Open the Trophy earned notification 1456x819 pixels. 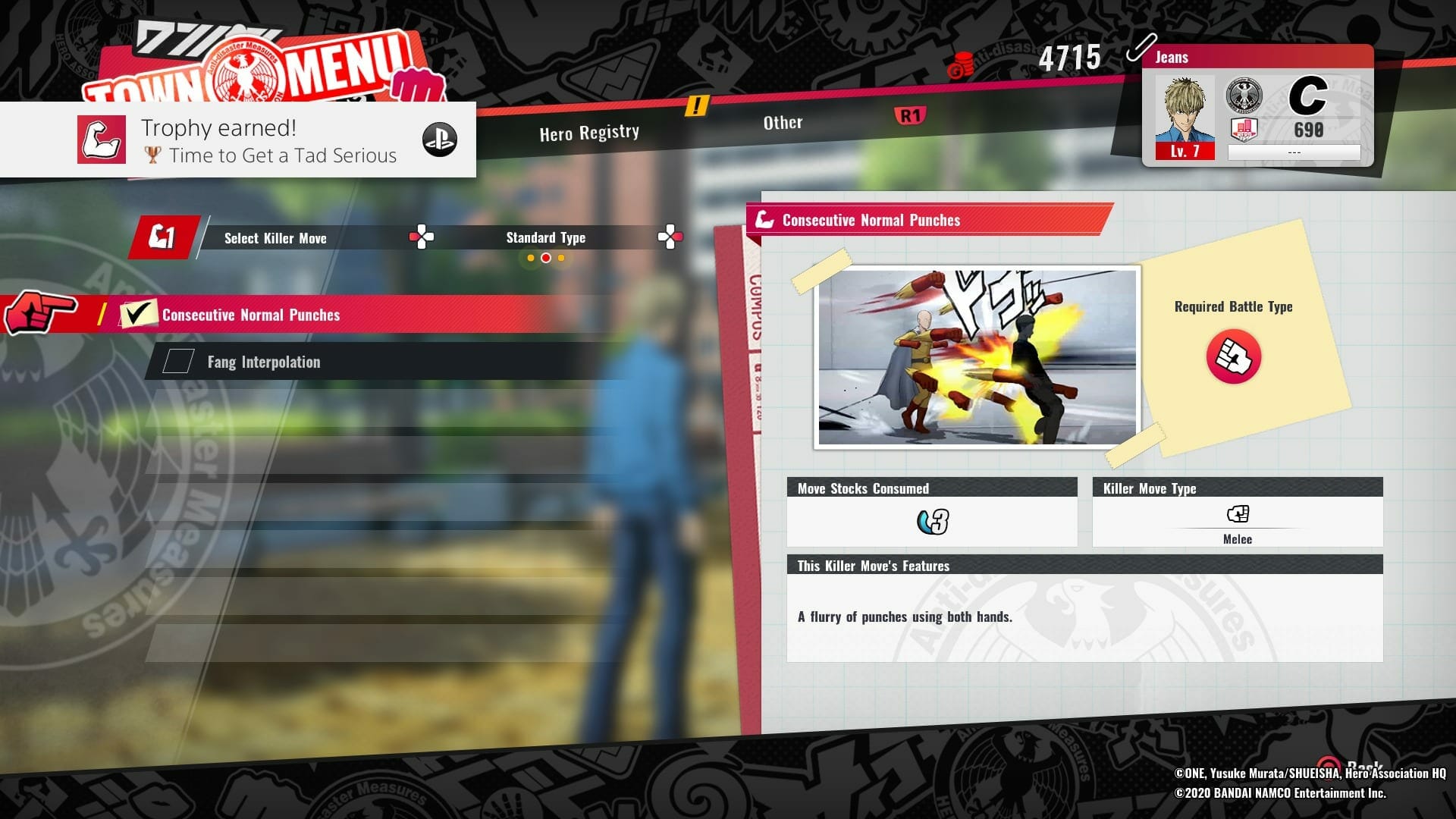238,140
